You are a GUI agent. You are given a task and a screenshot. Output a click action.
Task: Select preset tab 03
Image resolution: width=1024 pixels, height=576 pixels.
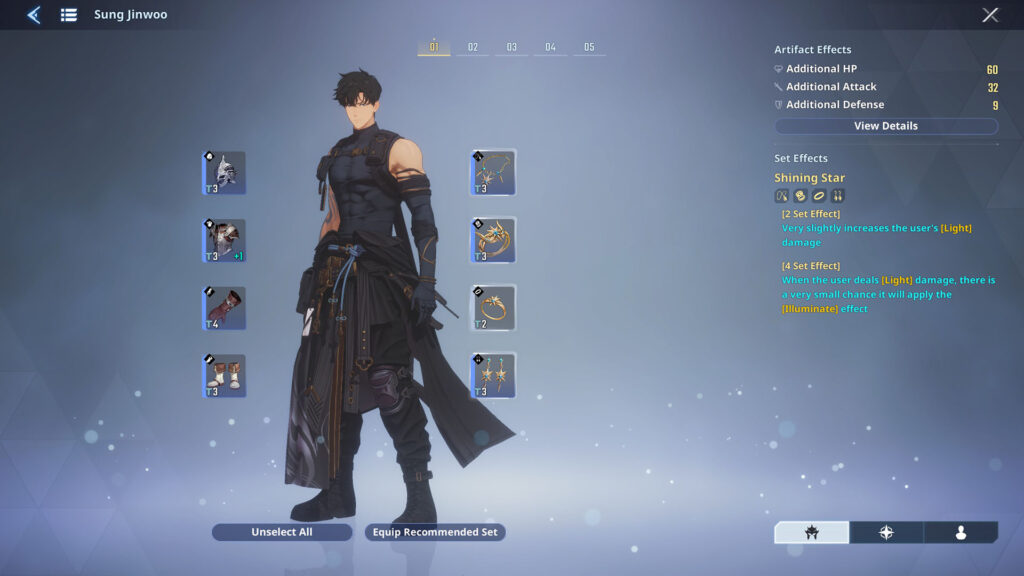(511, 47)
